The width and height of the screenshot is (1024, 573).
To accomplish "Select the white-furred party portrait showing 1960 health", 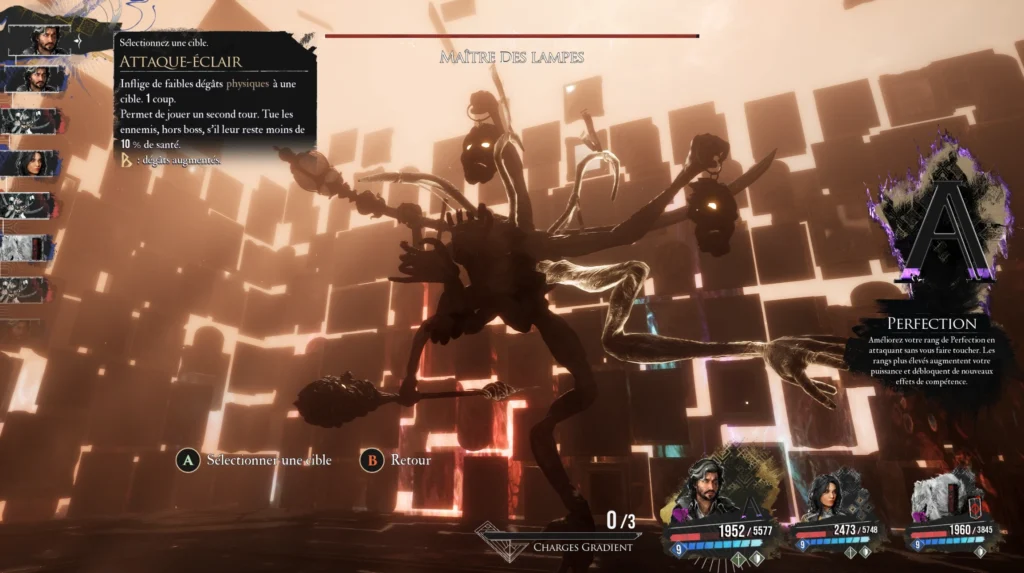I will tap(940, 500).
